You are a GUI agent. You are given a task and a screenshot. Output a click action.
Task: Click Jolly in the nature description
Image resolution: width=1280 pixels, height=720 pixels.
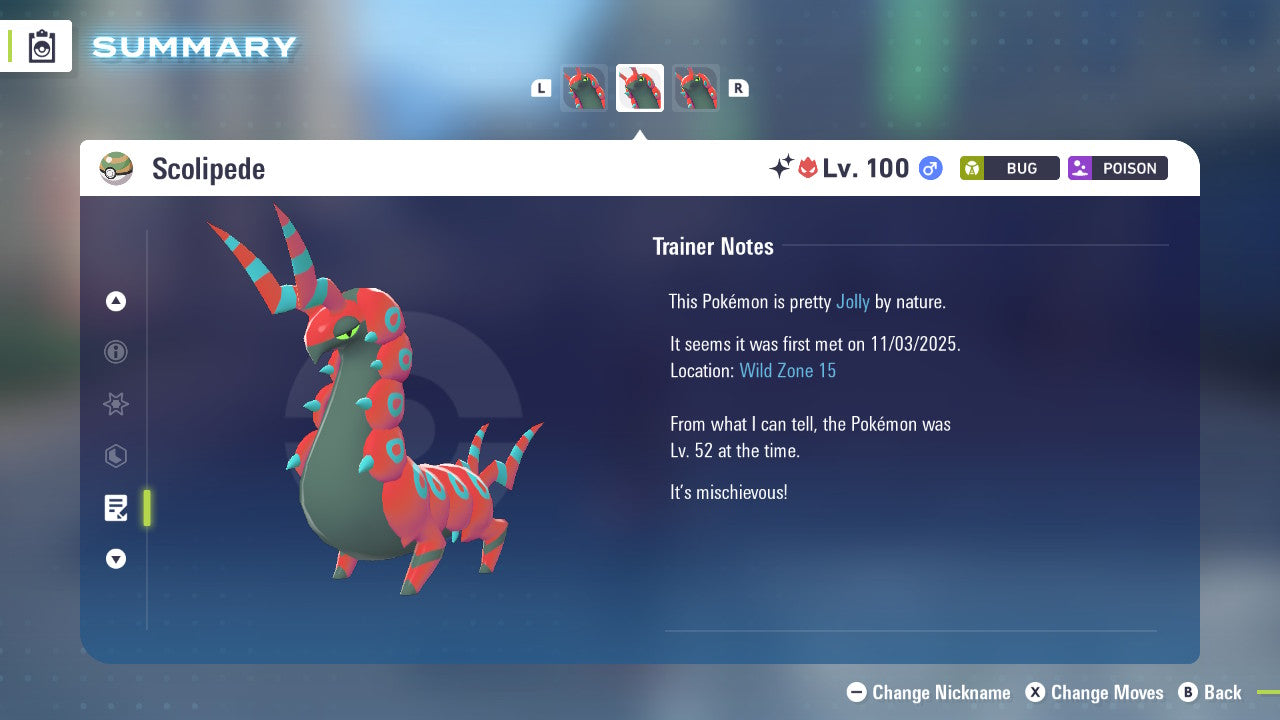pyautogui.click(x=853, y=301)
